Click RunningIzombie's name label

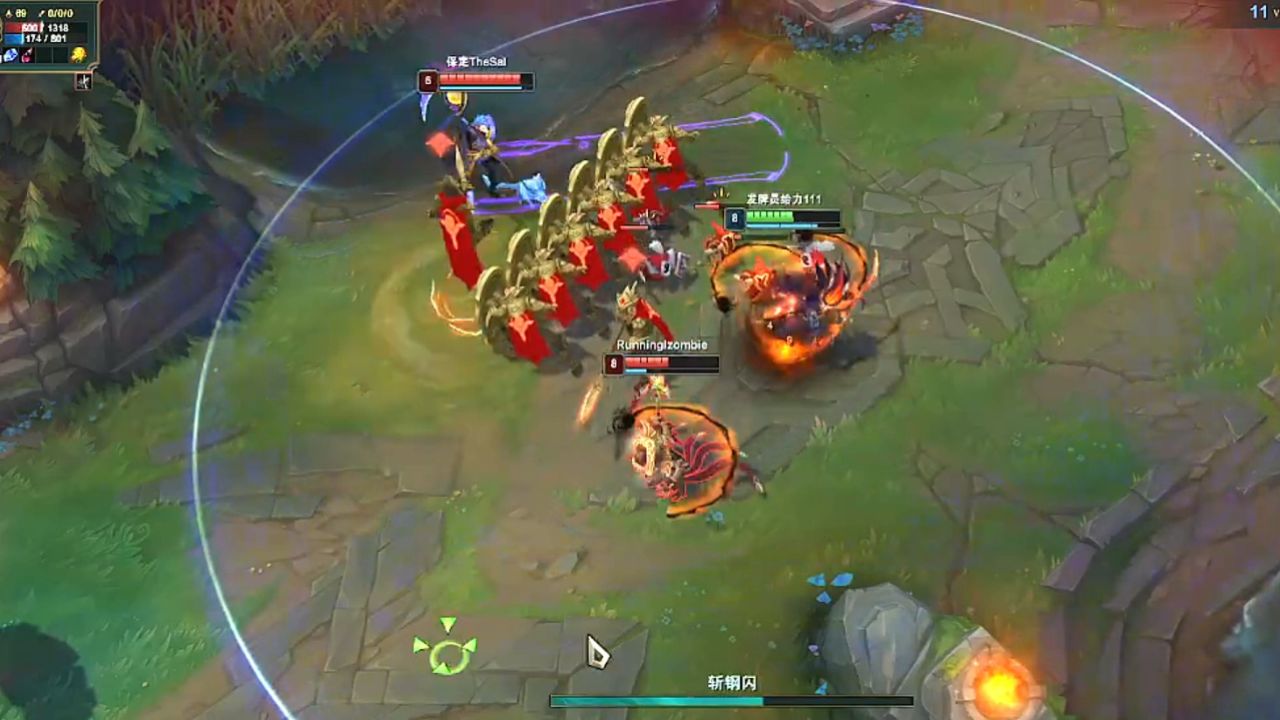664,343
